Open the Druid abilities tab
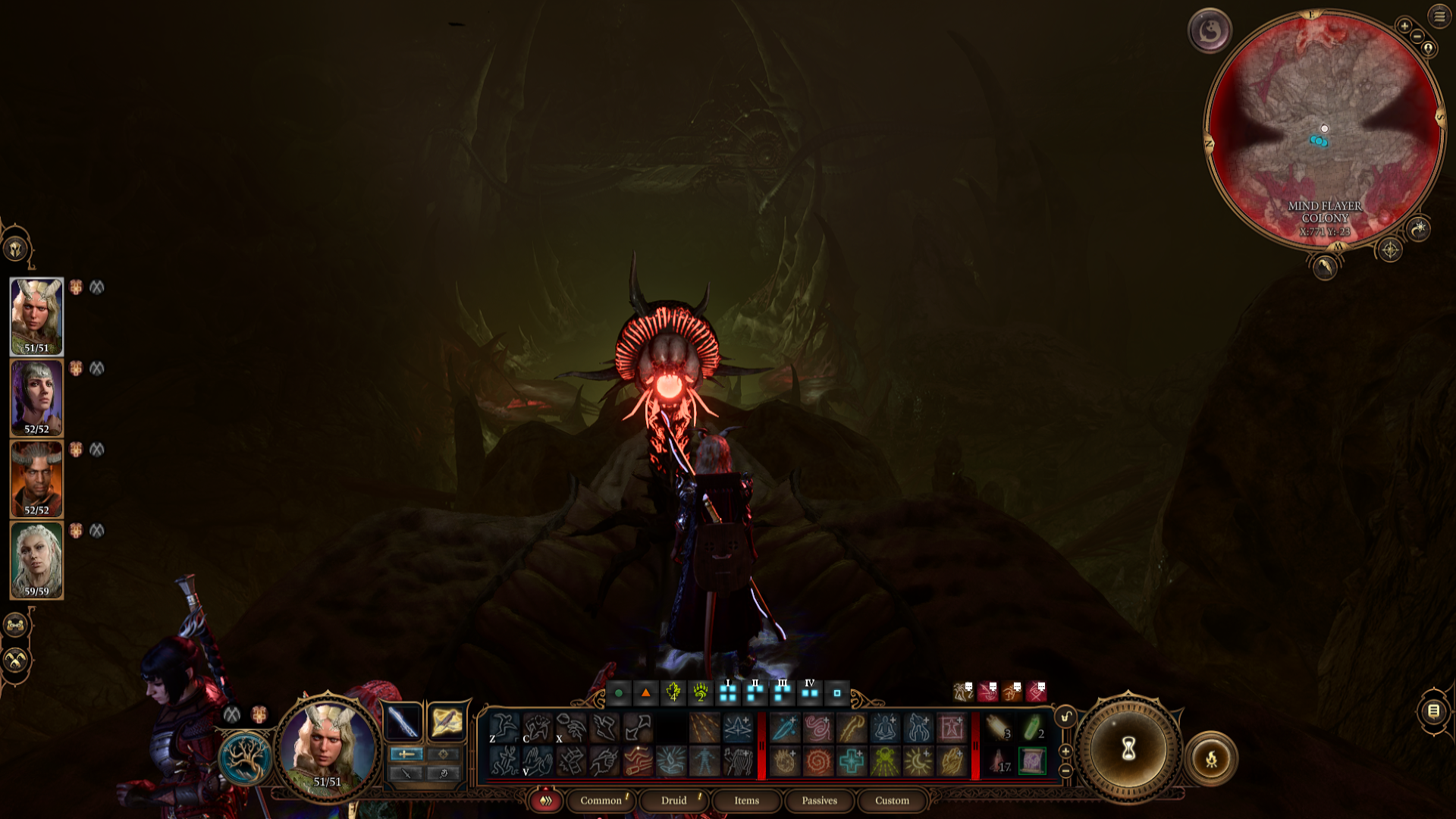Screen dimensions: 1456x819 (673, 801)
